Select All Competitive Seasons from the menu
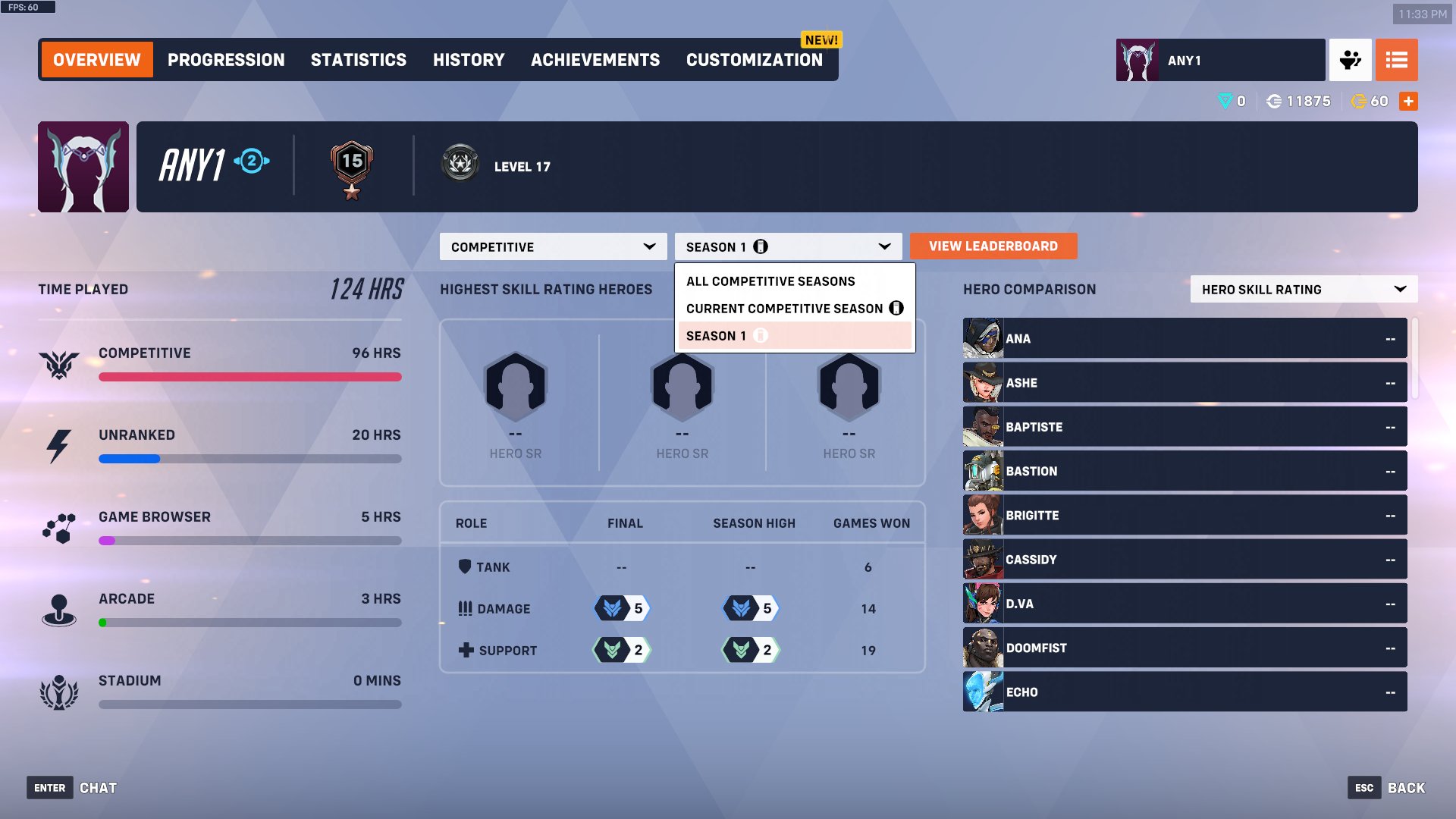Image resolution: width=1456 pixels, height=819 pixels. pos(770,281)
